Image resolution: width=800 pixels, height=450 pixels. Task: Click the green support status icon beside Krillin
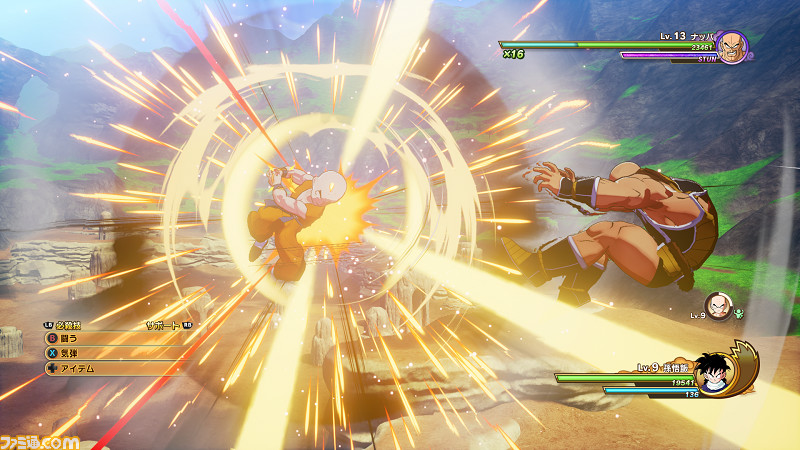(x=740, y=313)
